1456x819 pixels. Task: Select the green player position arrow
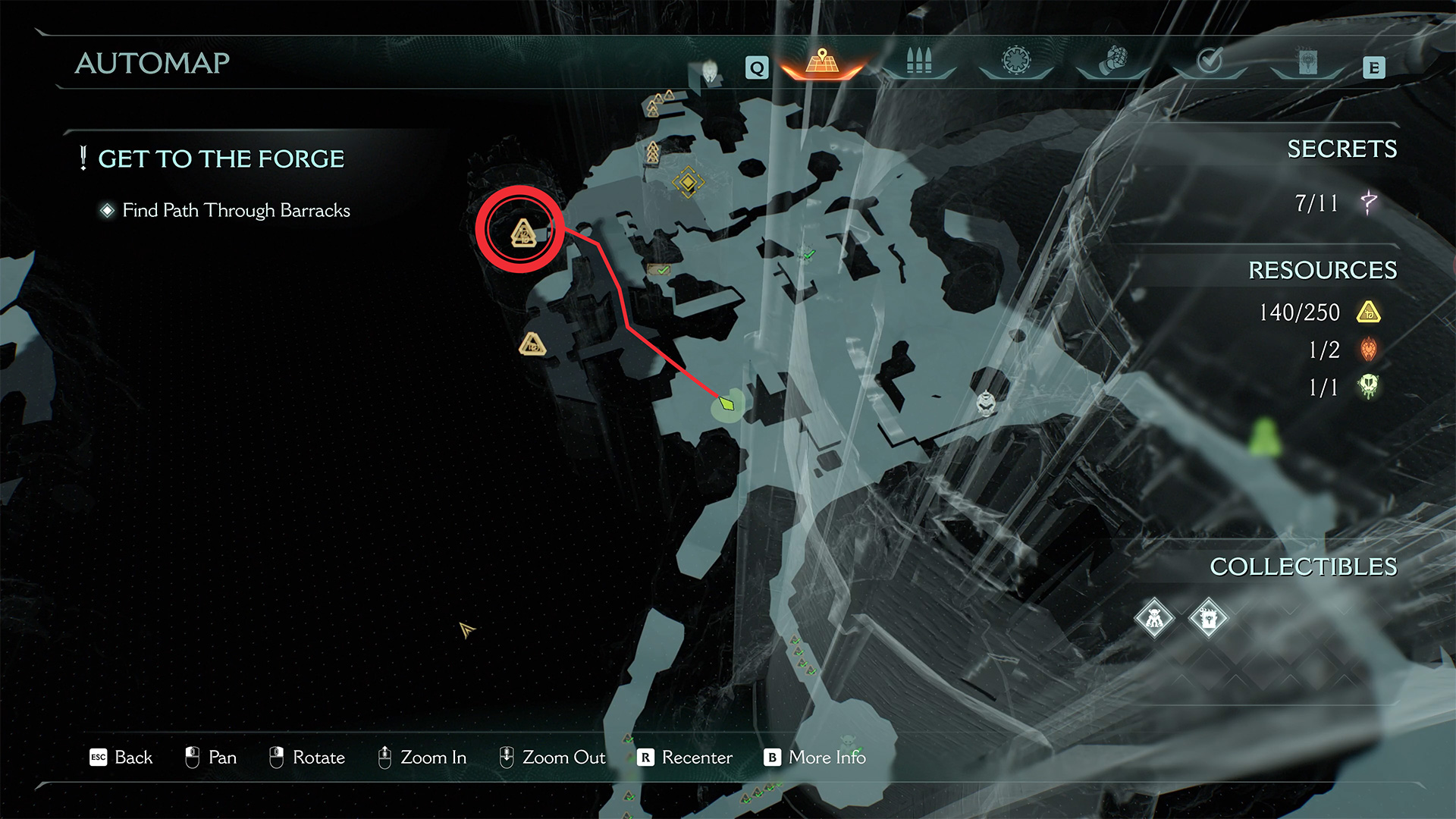(x=727, y=404)
